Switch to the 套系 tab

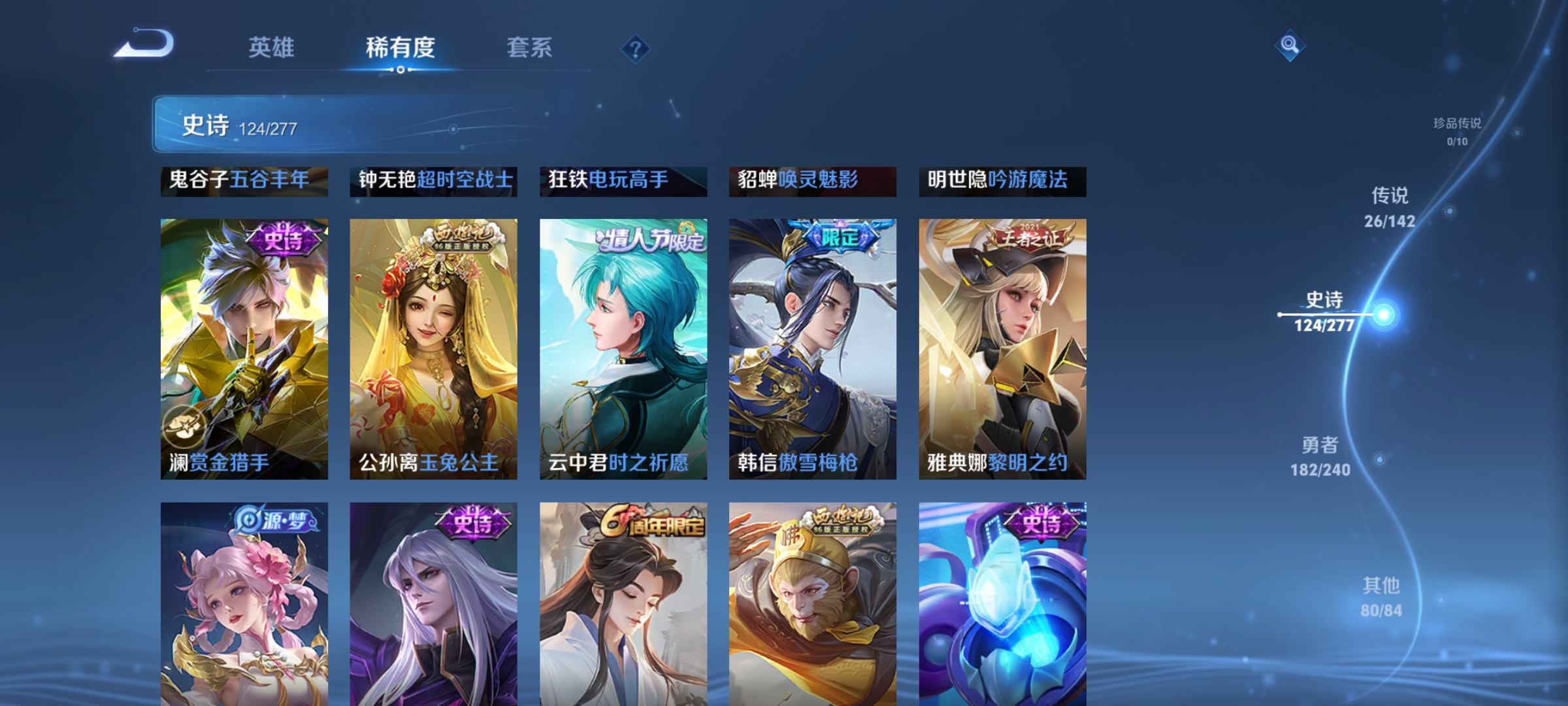click(531, 48)
